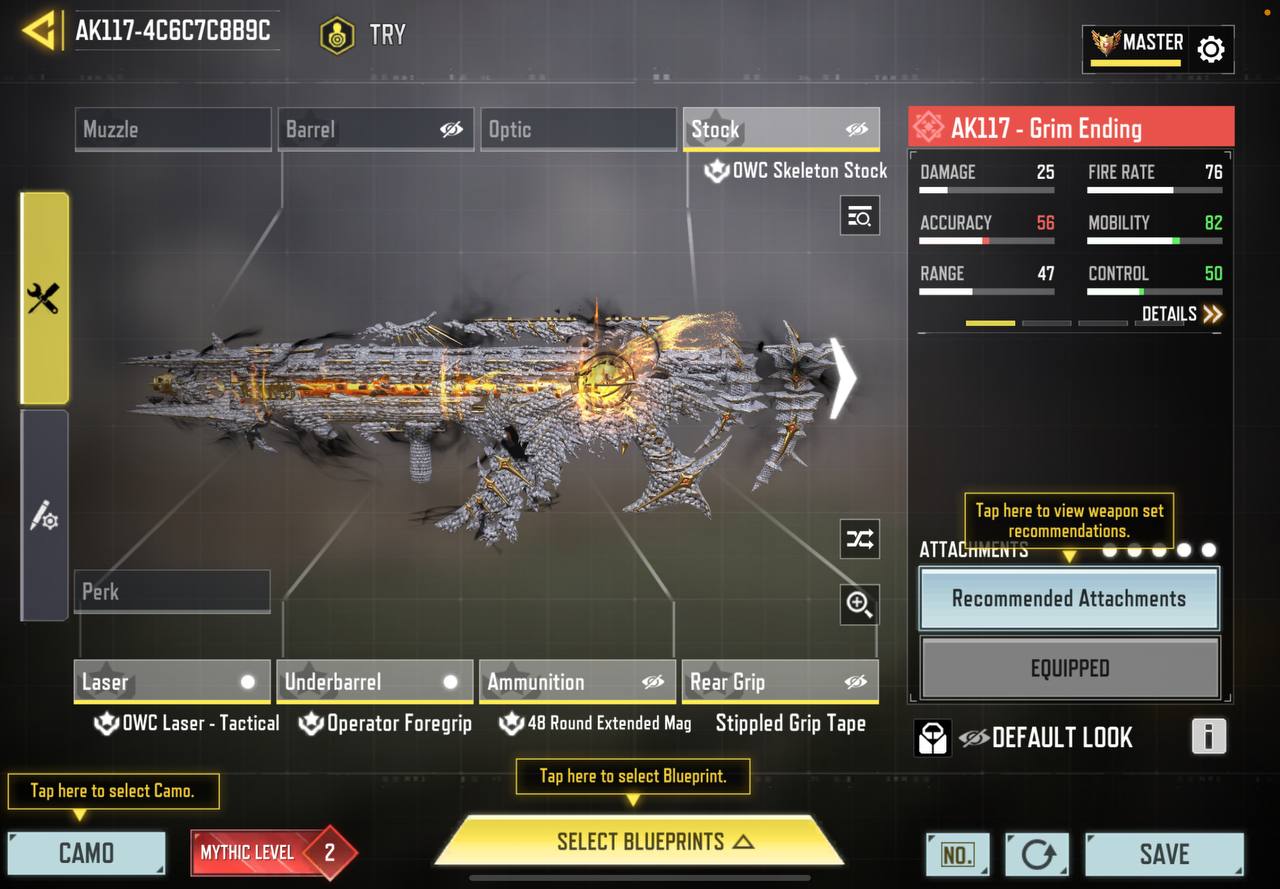Screen dimensions: 1280x889
Task: Zoom in with the magnifier icon
Action: click(x=859, y=604)
